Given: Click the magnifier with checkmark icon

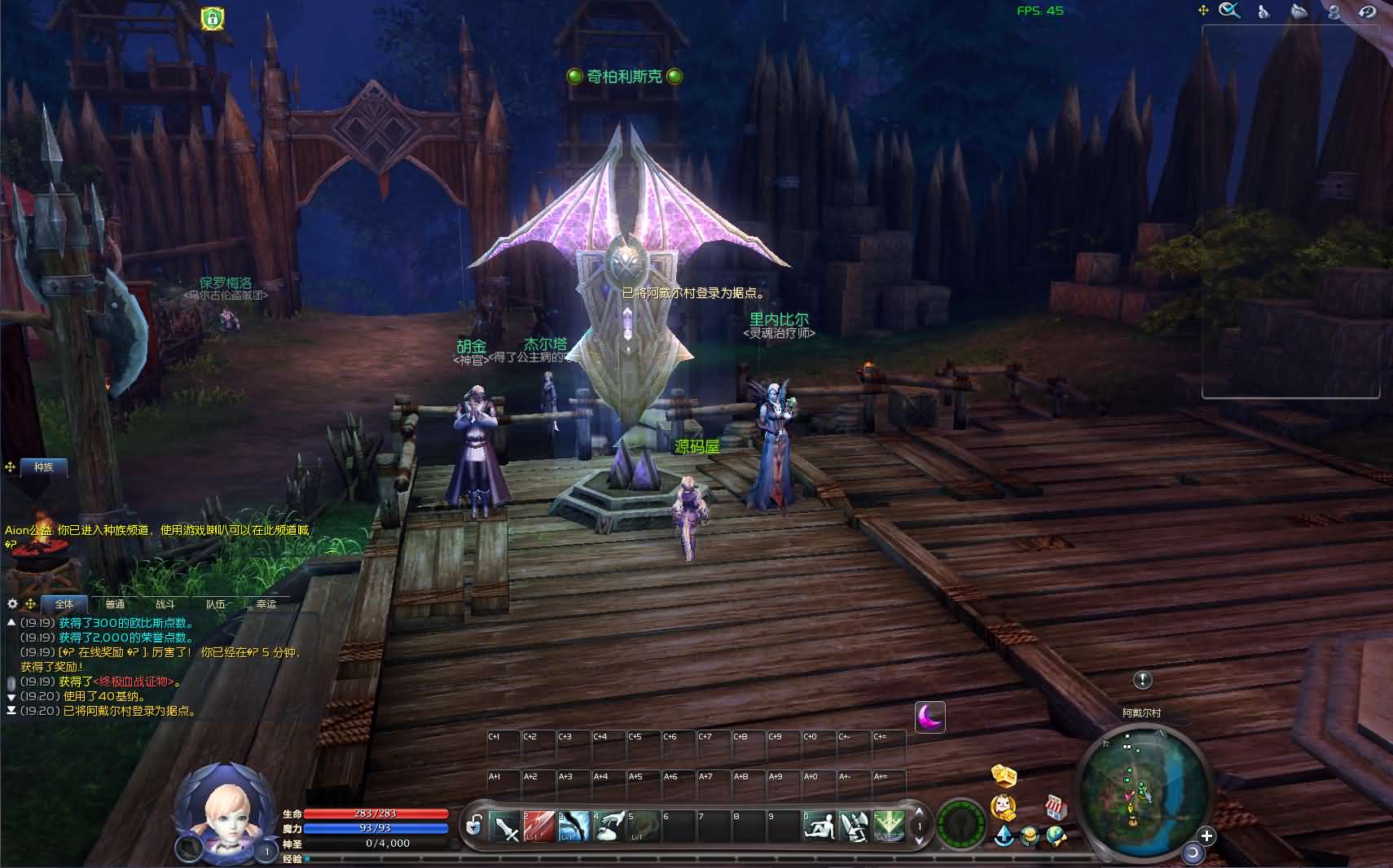Looking at the screenshot, I should [x=1229, y=11].
